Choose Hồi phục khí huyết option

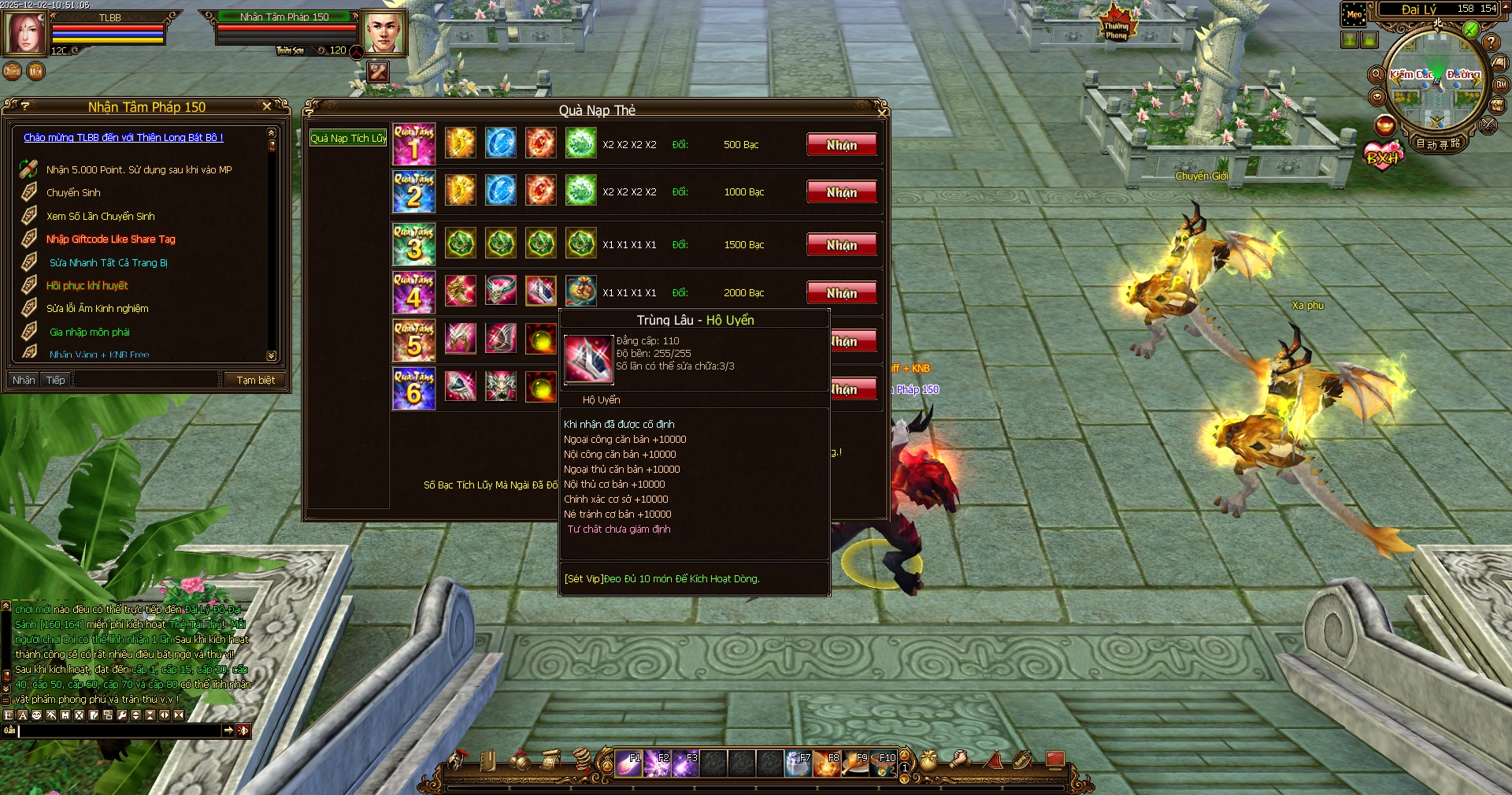(x=87, y=286)
